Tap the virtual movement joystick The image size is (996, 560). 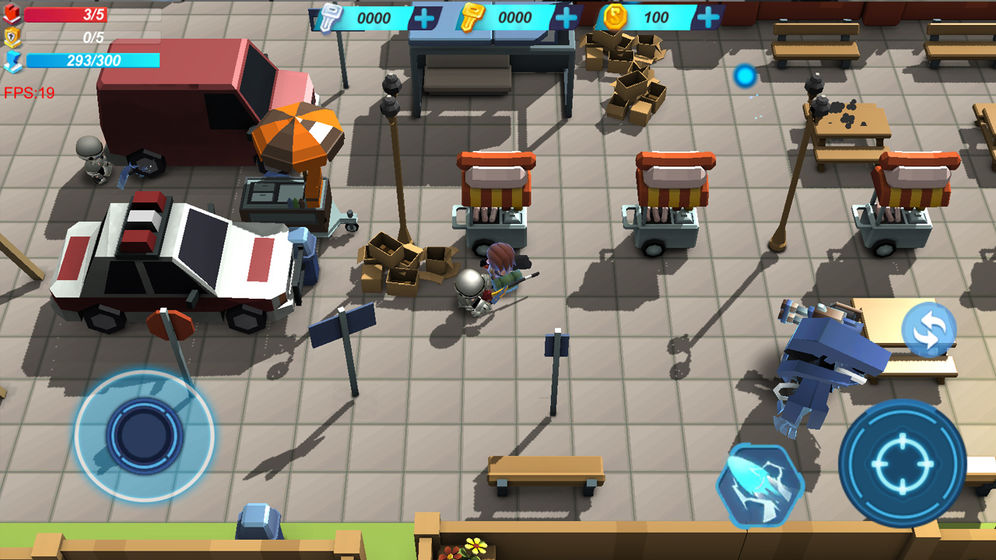[x=144, y=436]
